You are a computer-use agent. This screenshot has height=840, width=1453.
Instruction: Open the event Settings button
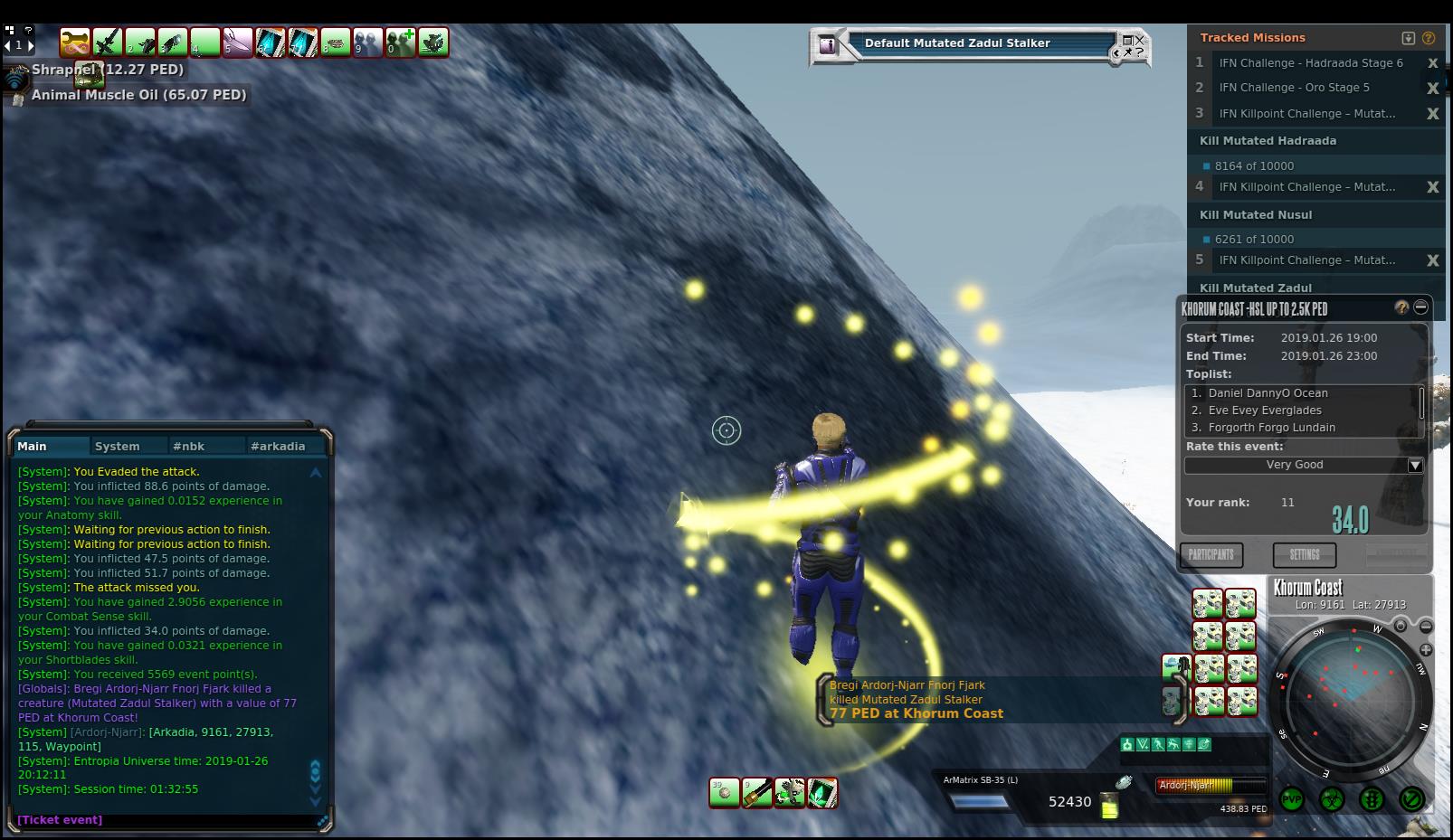click(x=1305, y=554)
